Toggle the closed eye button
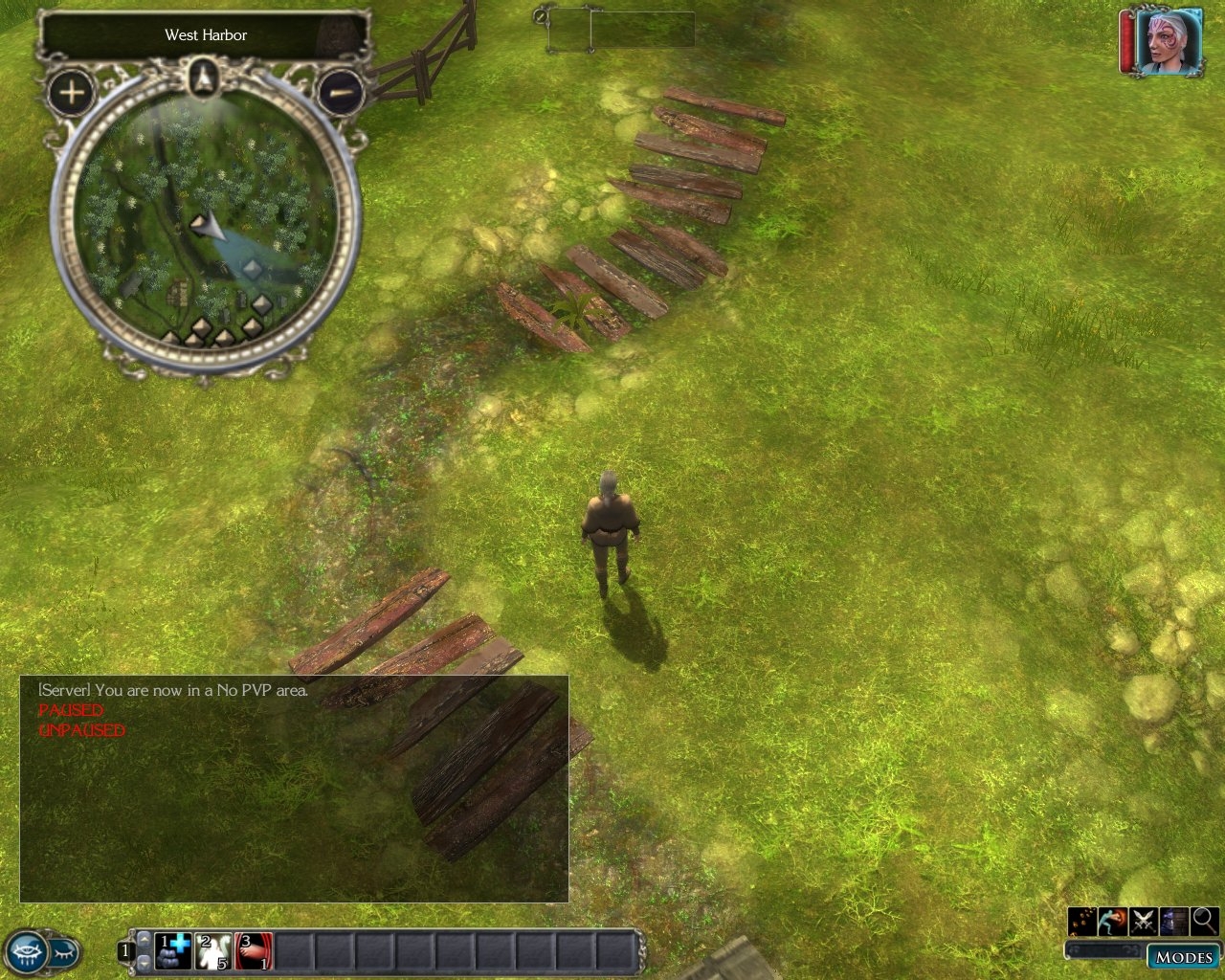1225x980 pixels. point(64,952)
